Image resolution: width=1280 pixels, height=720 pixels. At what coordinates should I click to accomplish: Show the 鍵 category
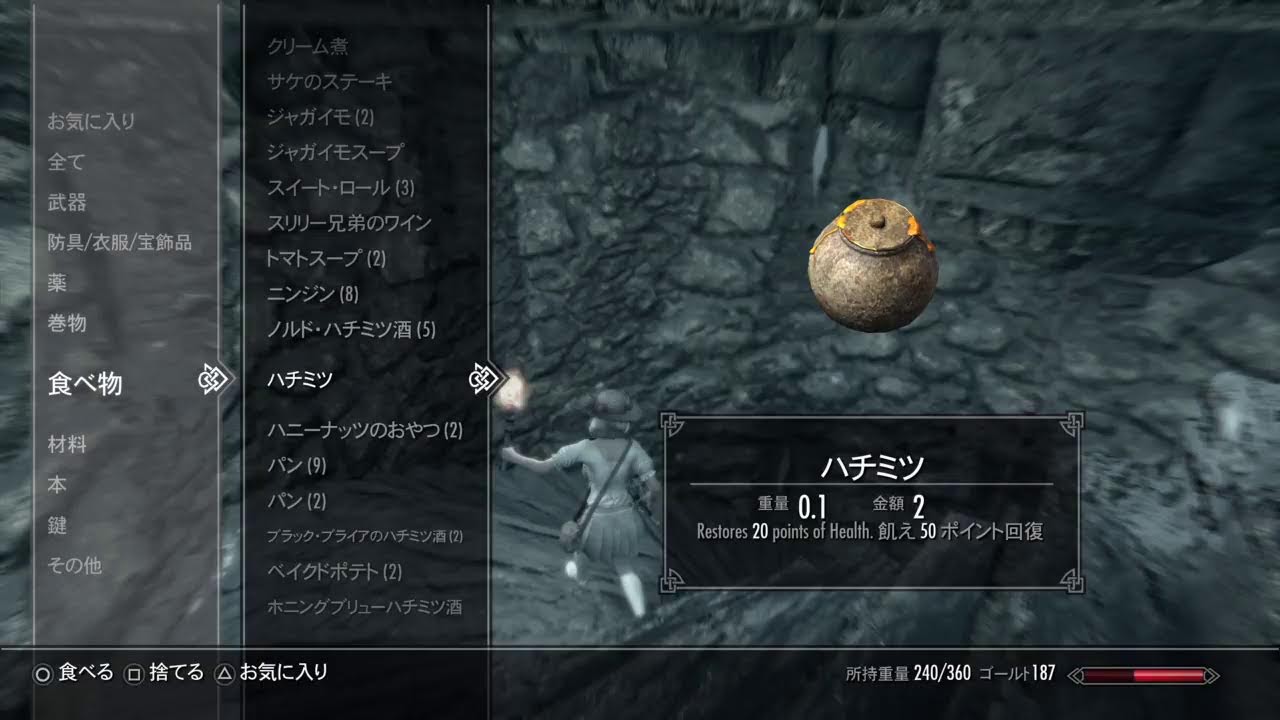[57, 526]
